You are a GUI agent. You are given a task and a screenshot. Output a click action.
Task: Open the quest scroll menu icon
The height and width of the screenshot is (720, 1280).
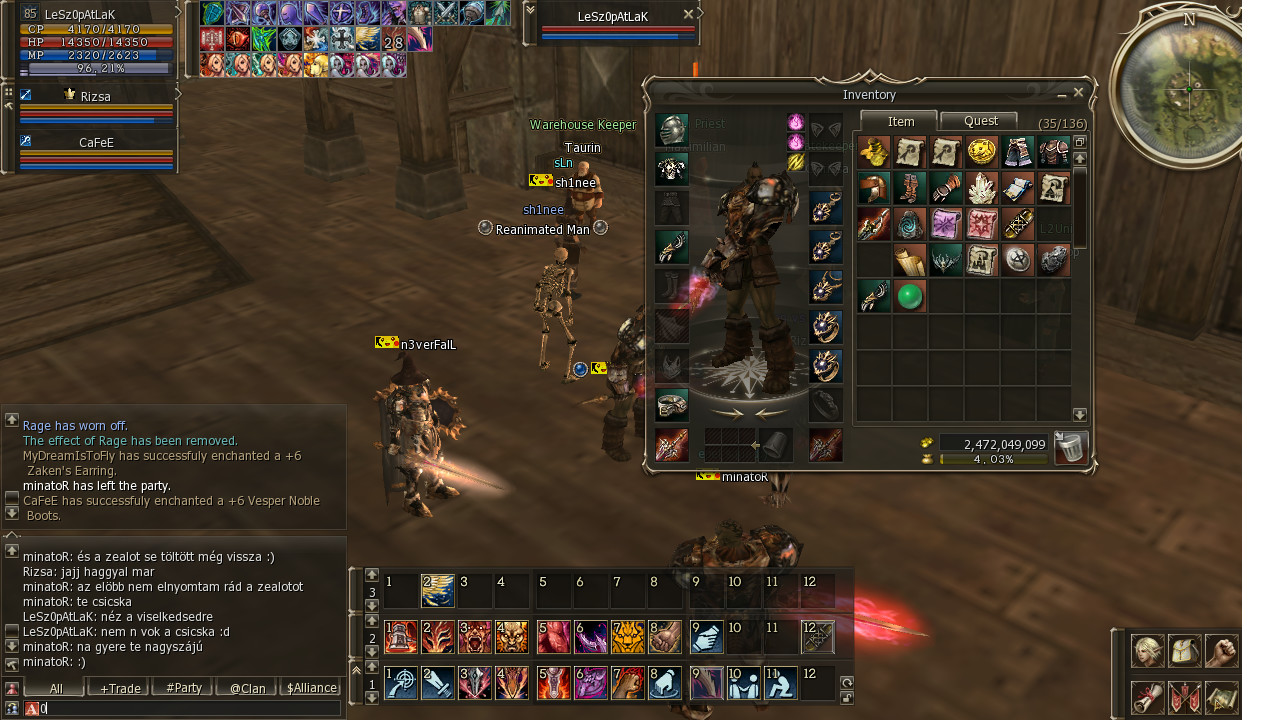[x=1147, y=697]
